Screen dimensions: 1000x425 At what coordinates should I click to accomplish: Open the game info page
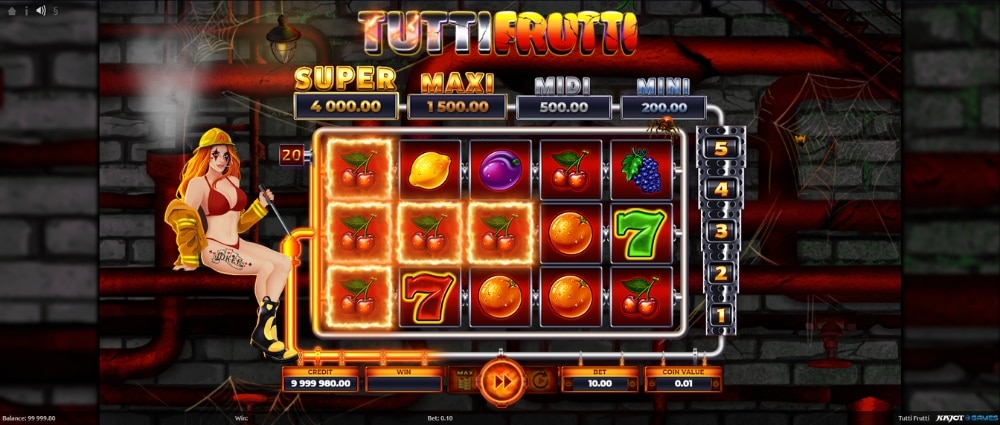(x=24, y=10)
